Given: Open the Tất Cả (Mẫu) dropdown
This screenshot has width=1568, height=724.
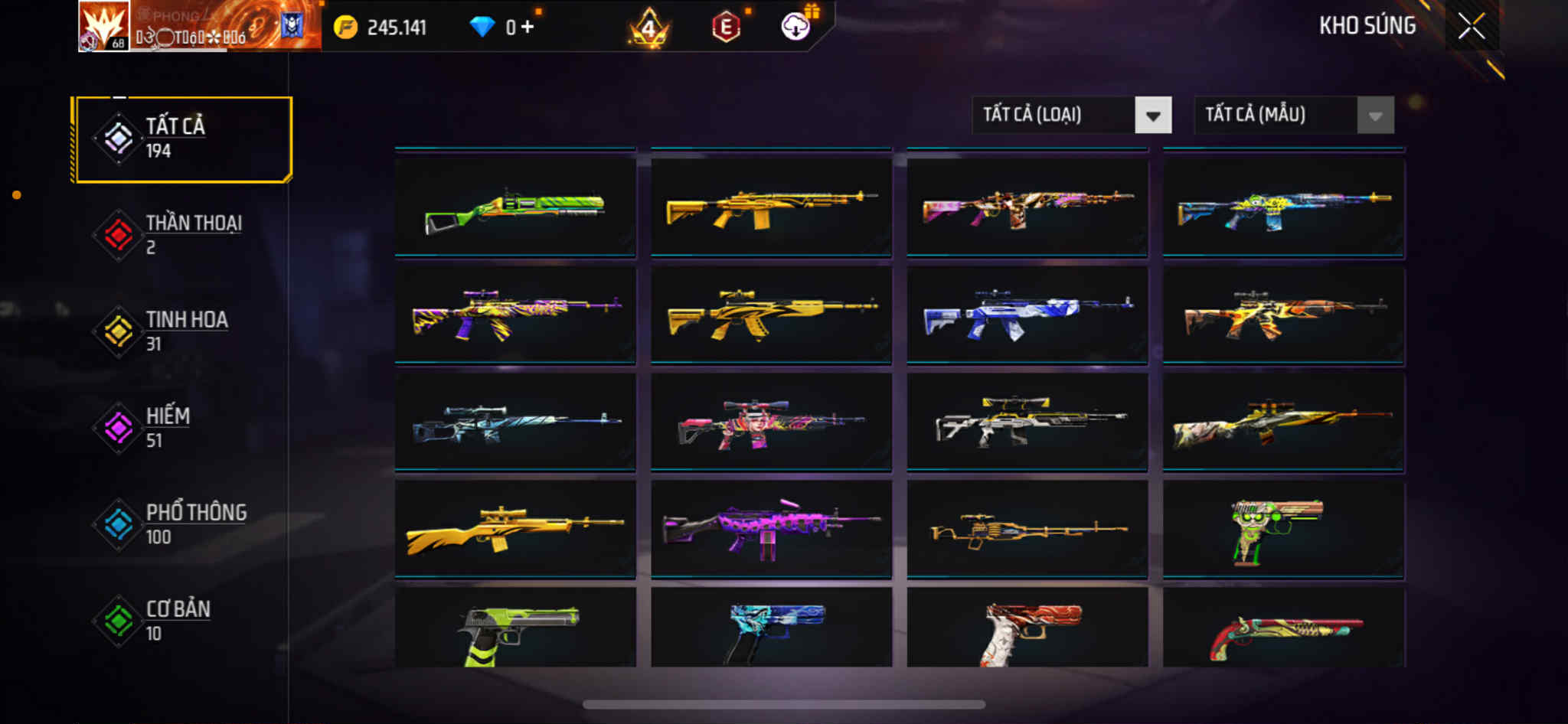Looking at the screenshot, I should click(1293, 116).
